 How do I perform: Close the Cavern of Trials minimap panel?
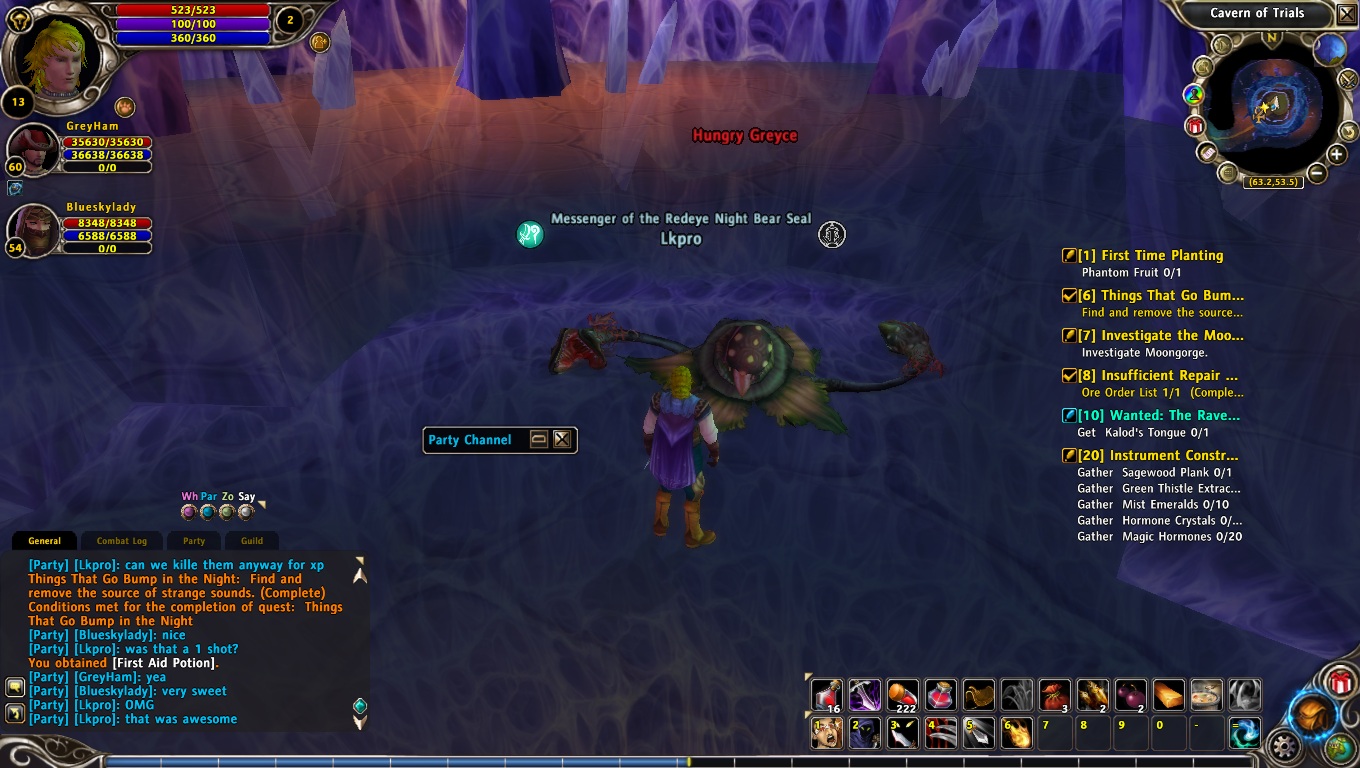point(1346,14)
